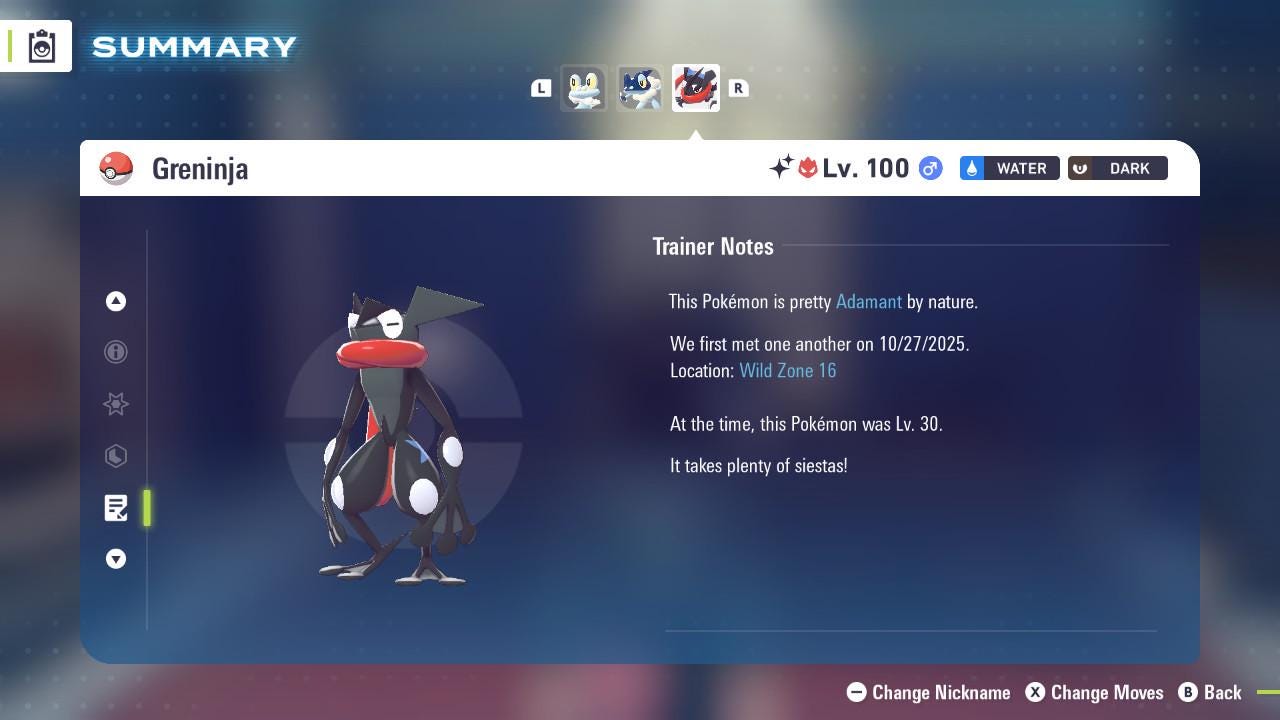Click the green page position indicator
The image size is (1280, 720).
(146, 508)
